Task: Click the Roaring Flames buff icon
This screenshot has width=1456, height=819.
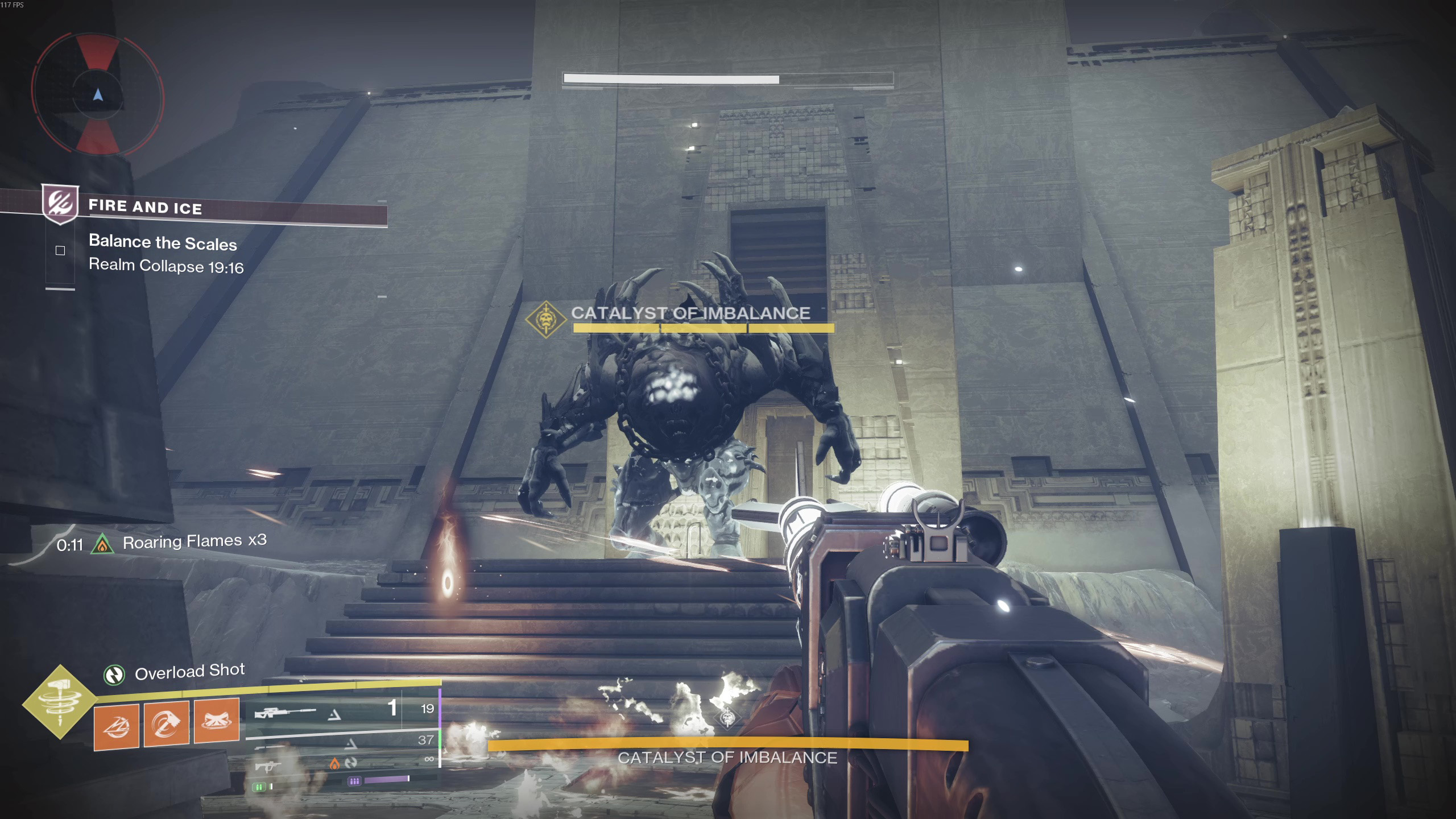Action: point(102,544)
